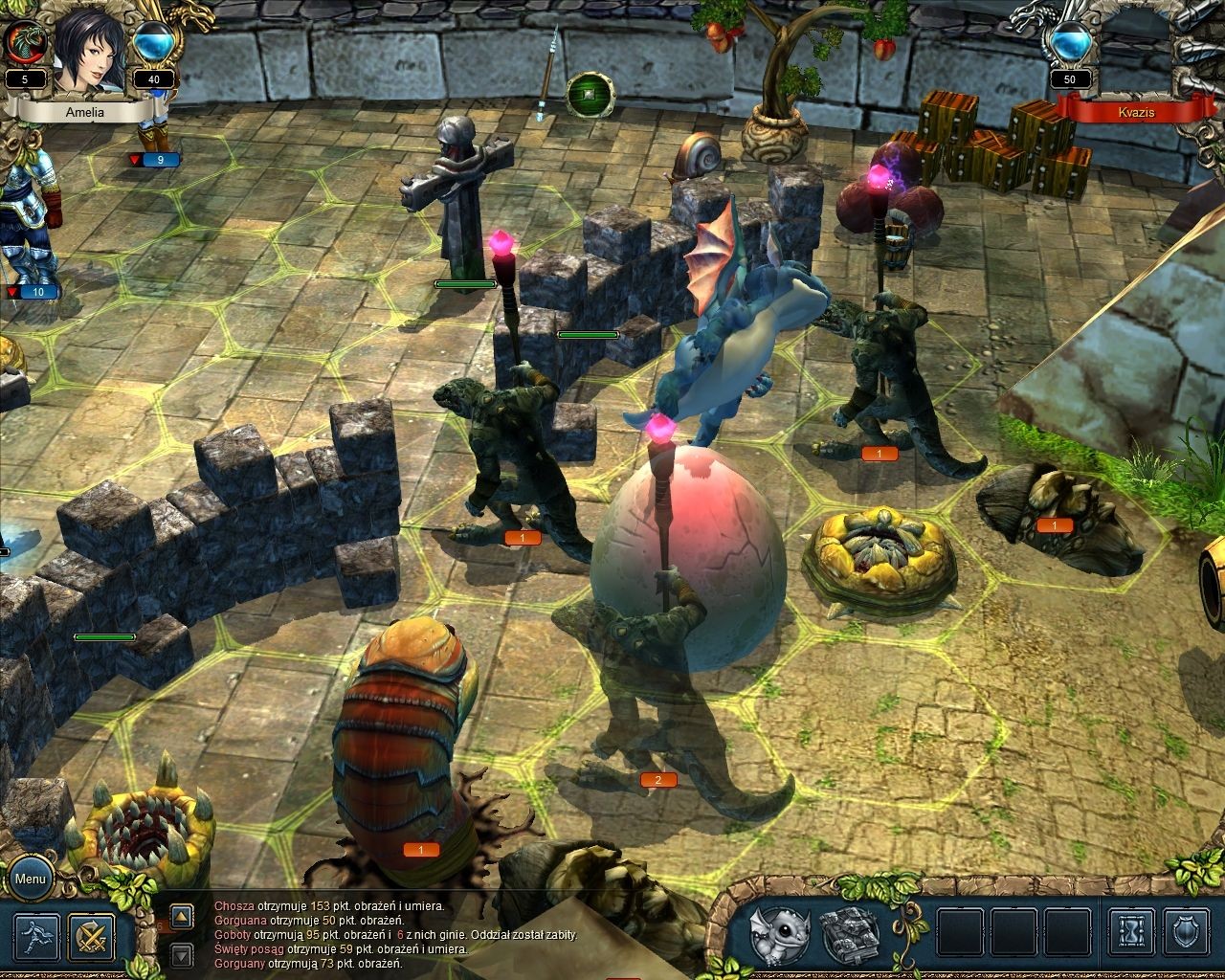Click Kvazis's blue mana orb

tap(1069, 45)
